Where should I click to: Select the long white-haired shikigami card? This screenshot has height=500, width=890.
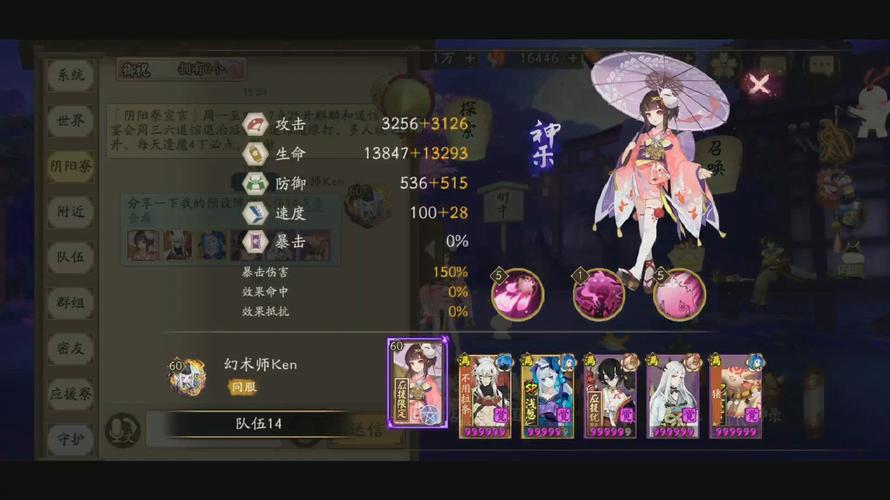tap(672, 396)
